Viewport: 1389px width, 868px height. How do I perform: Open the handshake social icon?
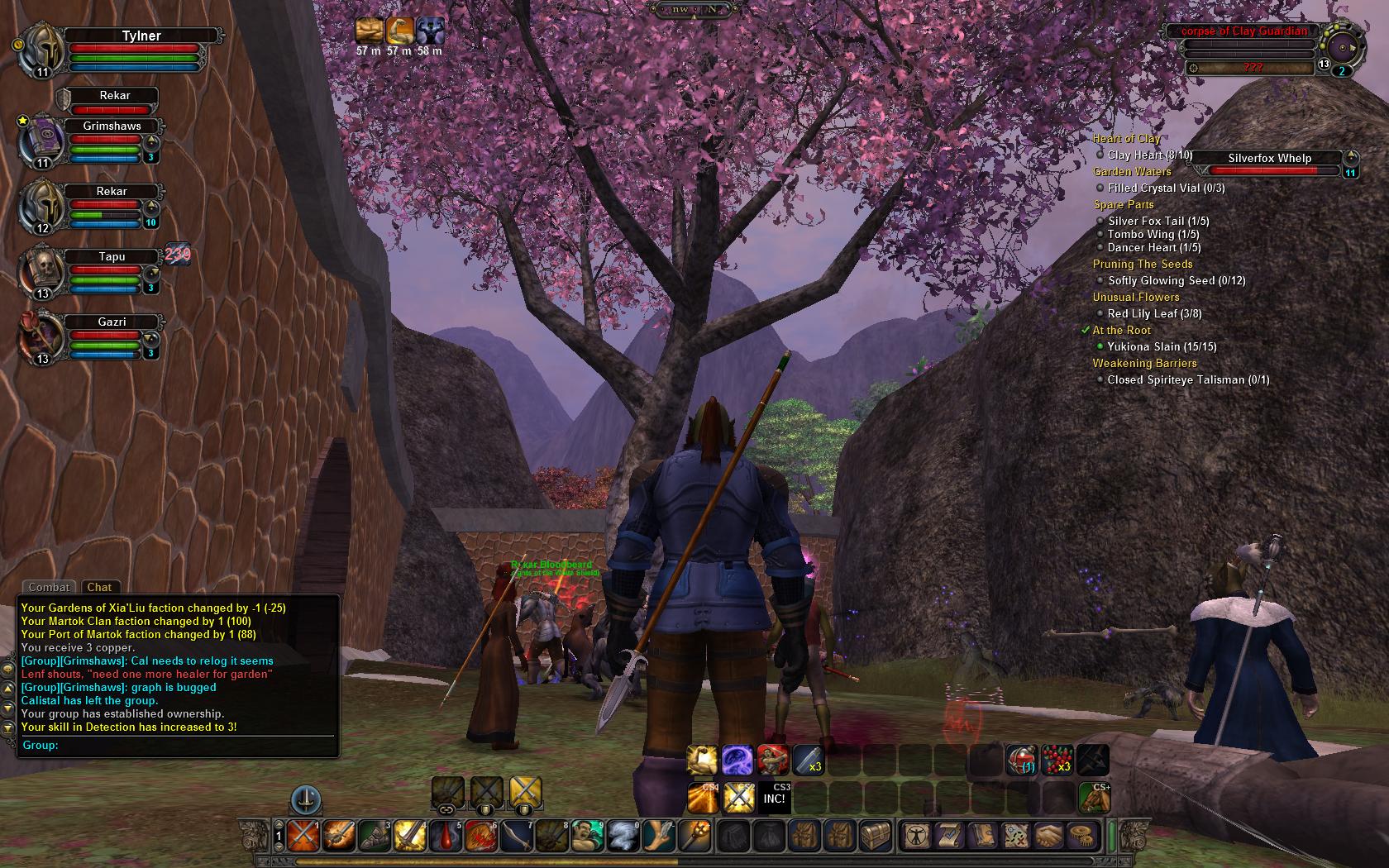point(1049,836)
